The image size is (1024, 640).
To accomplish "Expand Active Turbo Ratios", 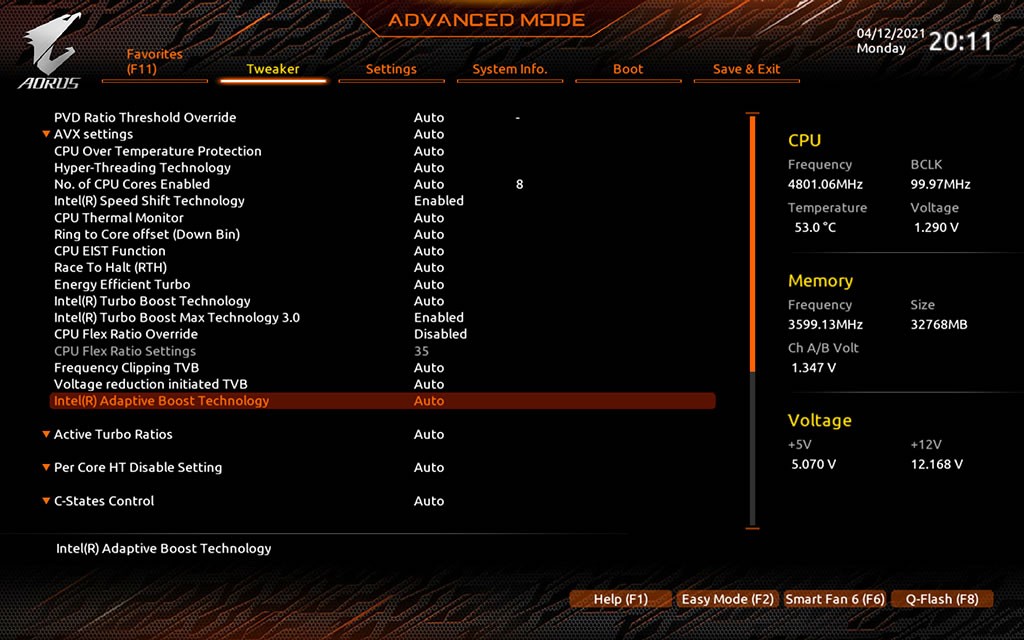I will (x=113, y=434).
